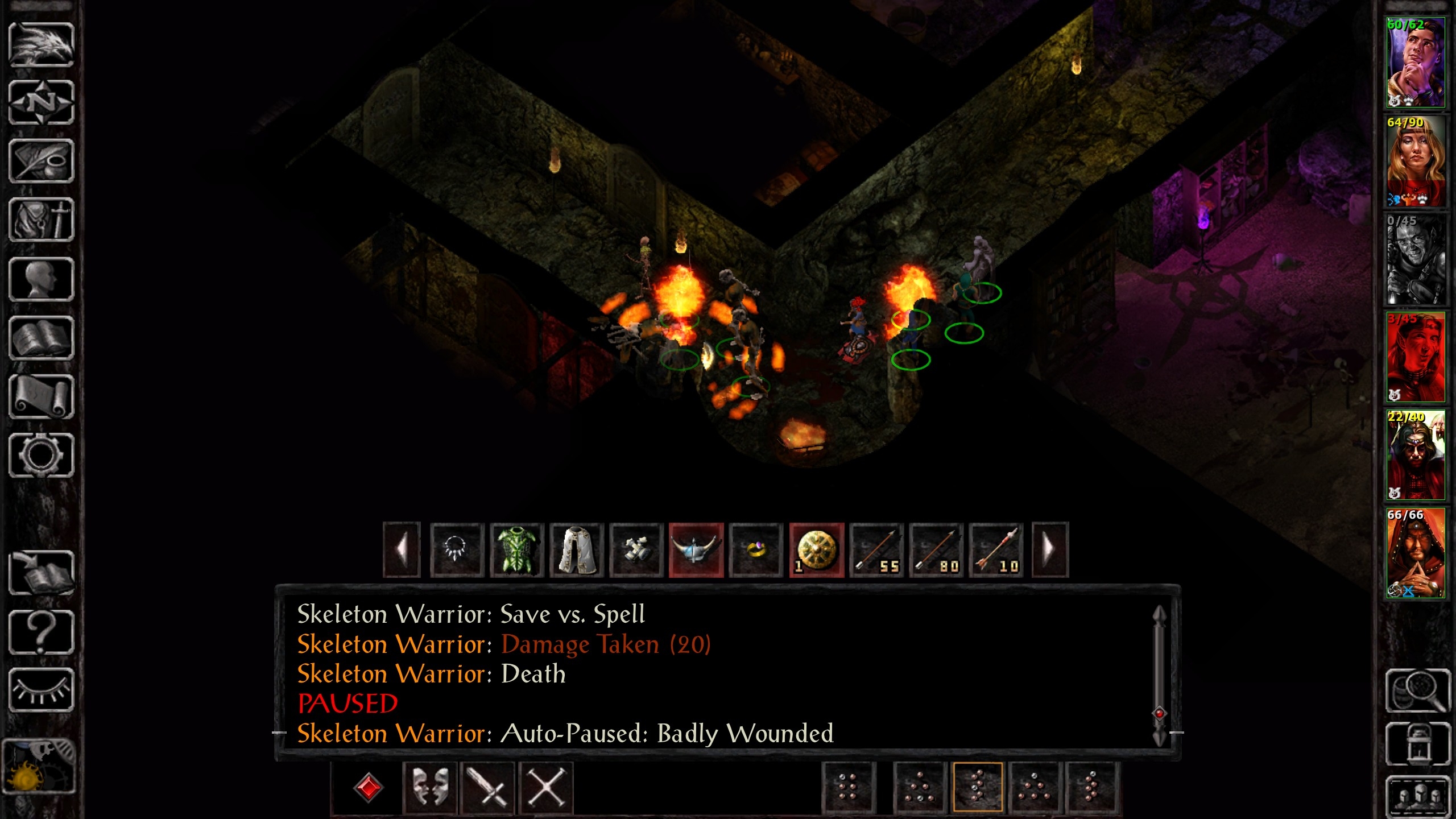Viewport: 1456px width, 819px height.
Task: Open the inventory screen button
Action: pyautogui.click(x=41, y=220)
